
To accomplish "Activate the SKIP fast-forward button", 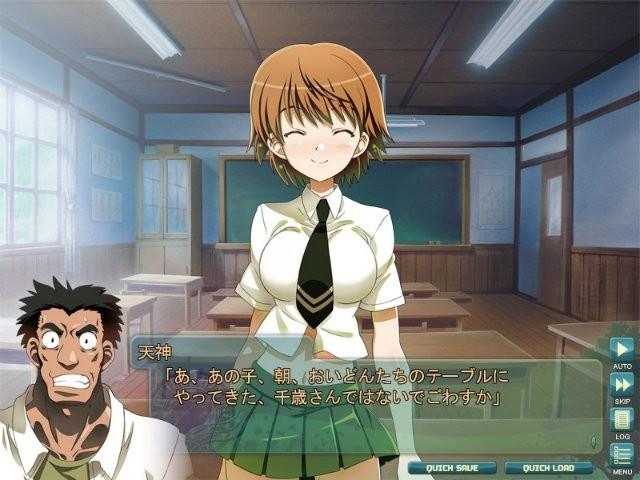I will pyautogui.click(x=622, y=384).
